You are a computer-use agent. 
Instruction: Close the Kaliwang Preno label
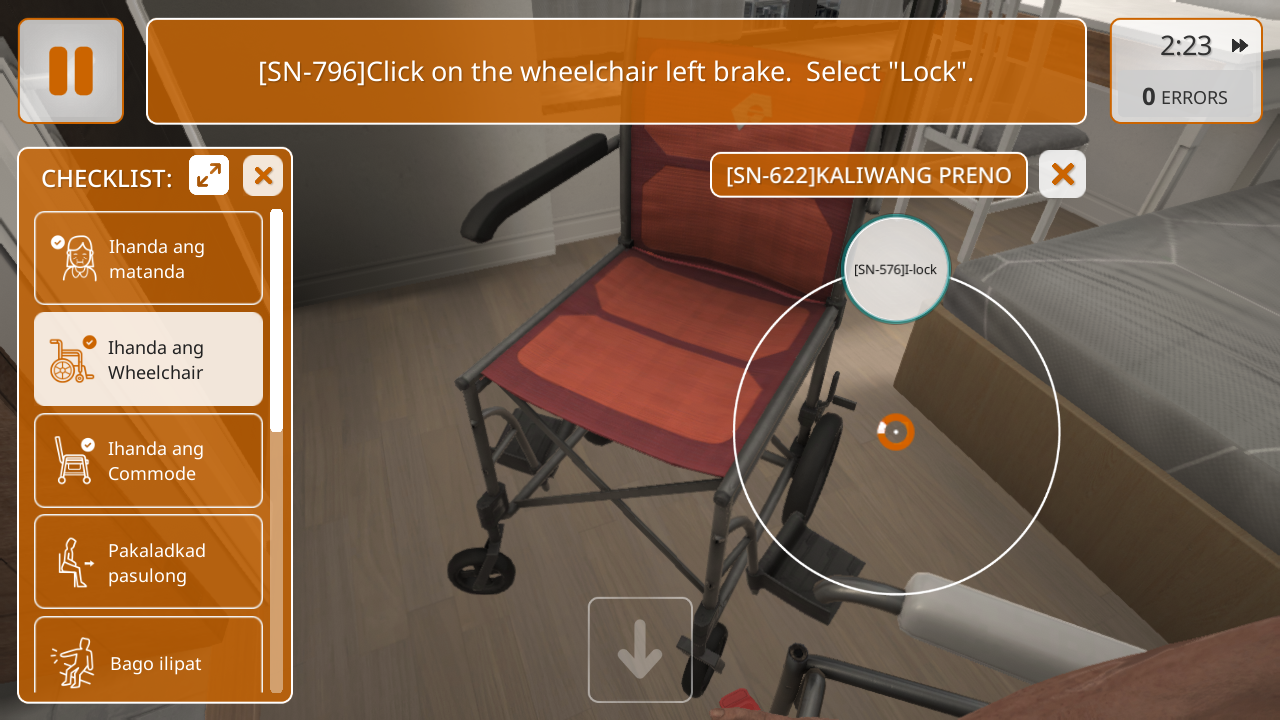pyautogui.click(x=1062, y=175)
